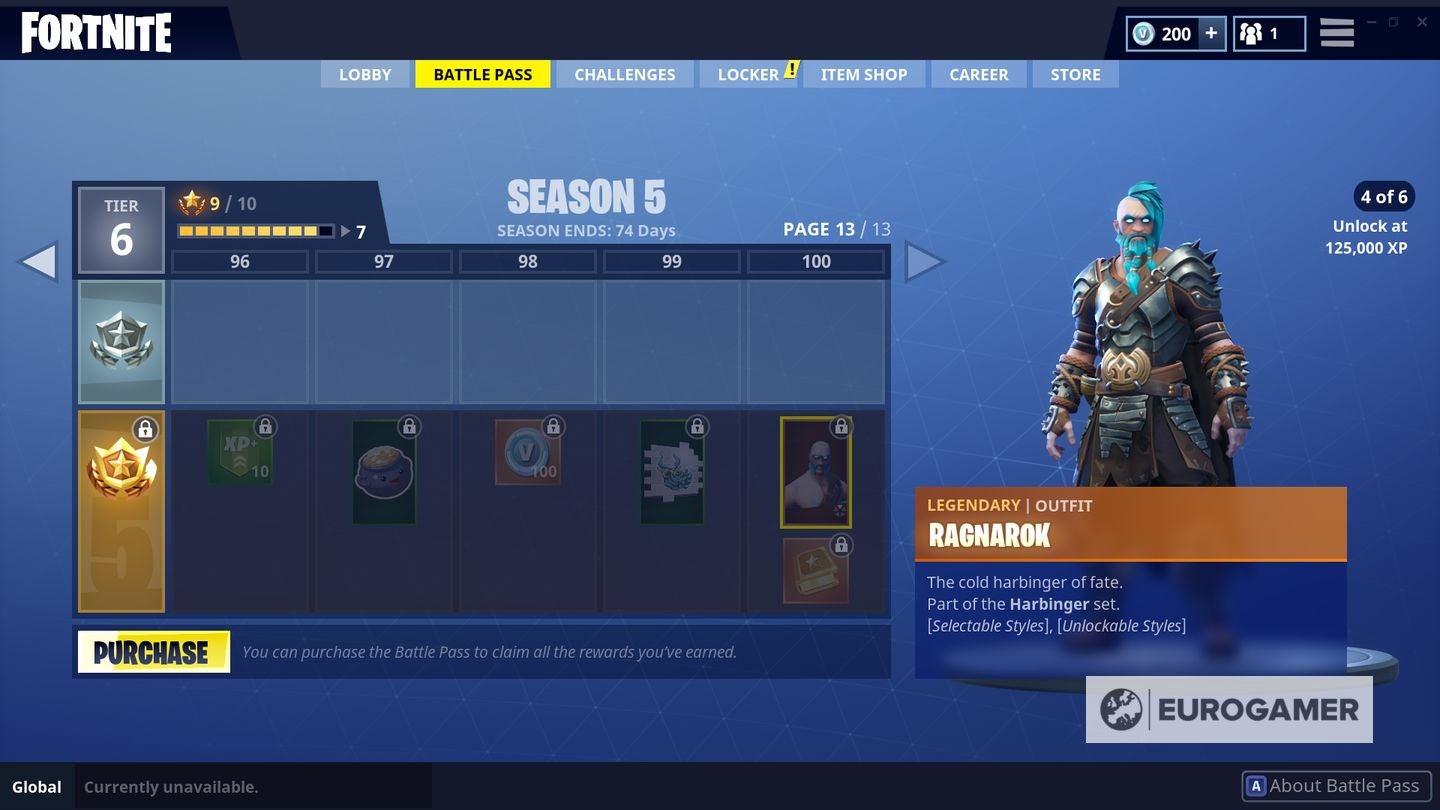Click the Ragnarok outfit reward thumbnail
The image size is (1440, 810).
[x=816, y=470]
